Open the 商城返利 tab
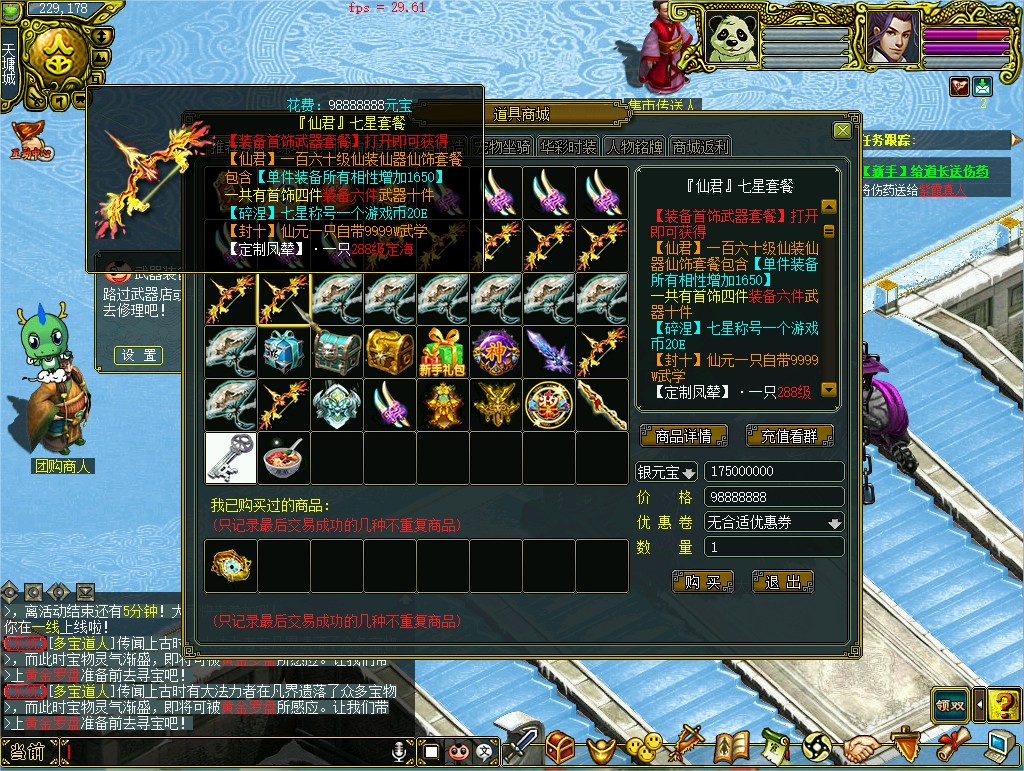 pos(700,147)
